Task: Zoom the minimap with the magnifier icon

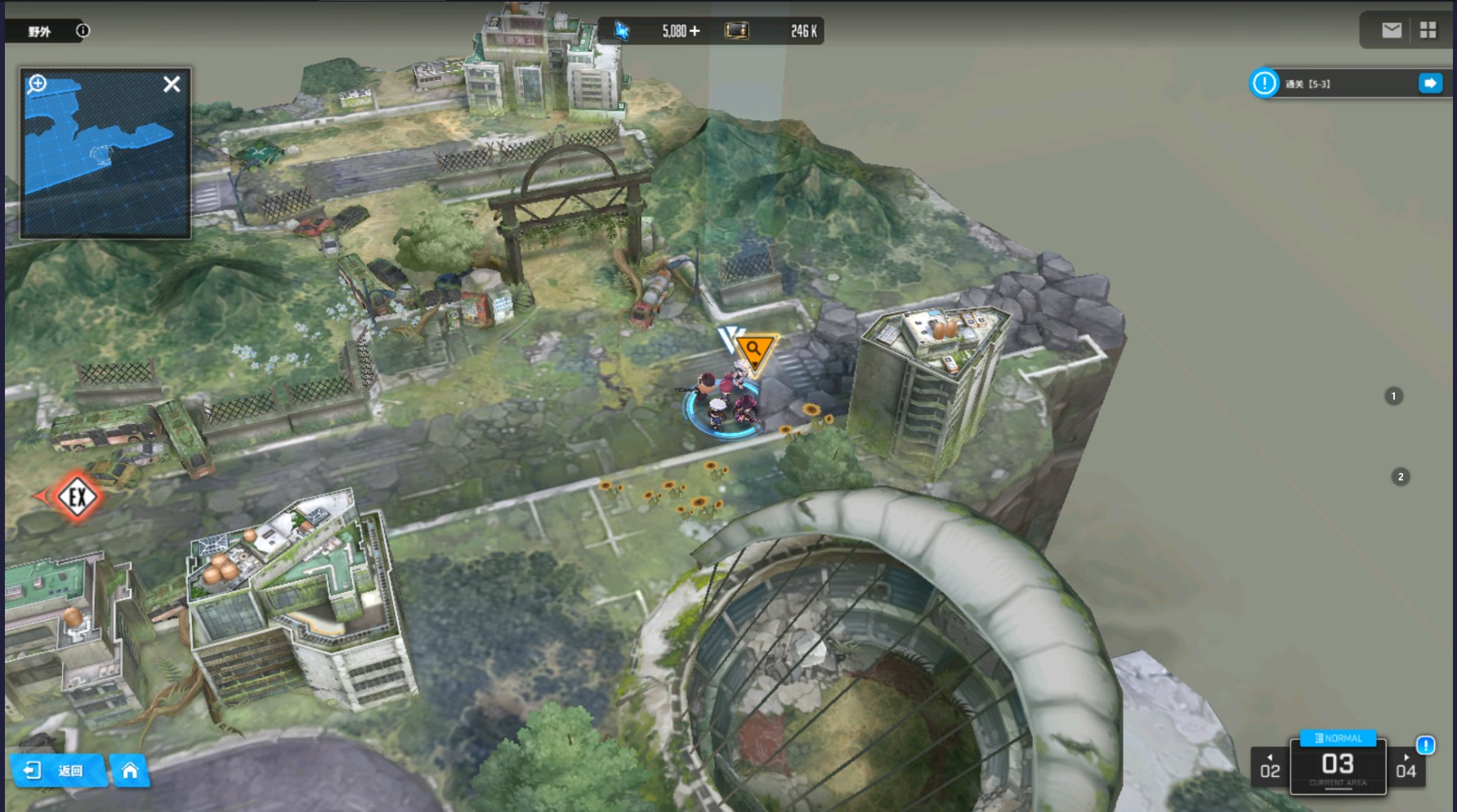Action: 38,83
